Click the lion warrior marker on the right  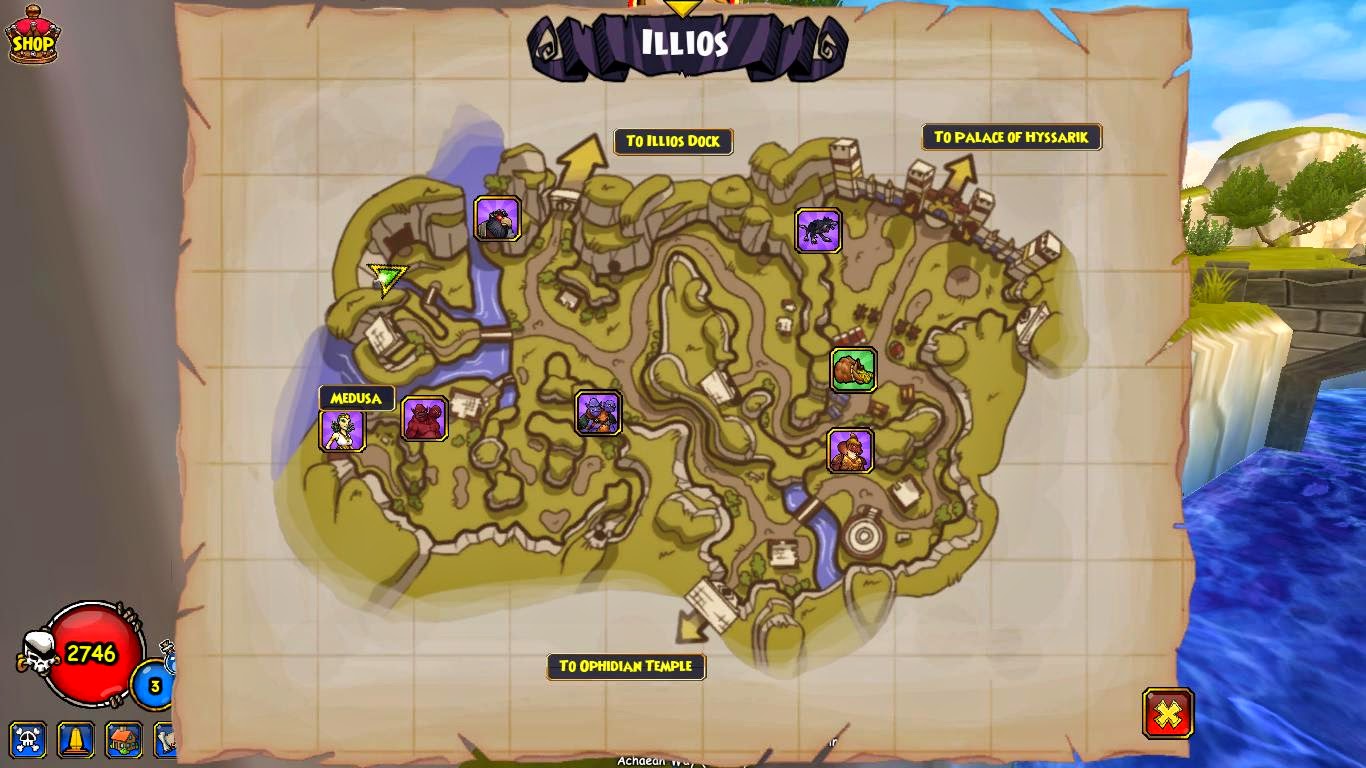pyautogui.click(x=851, y=449)
